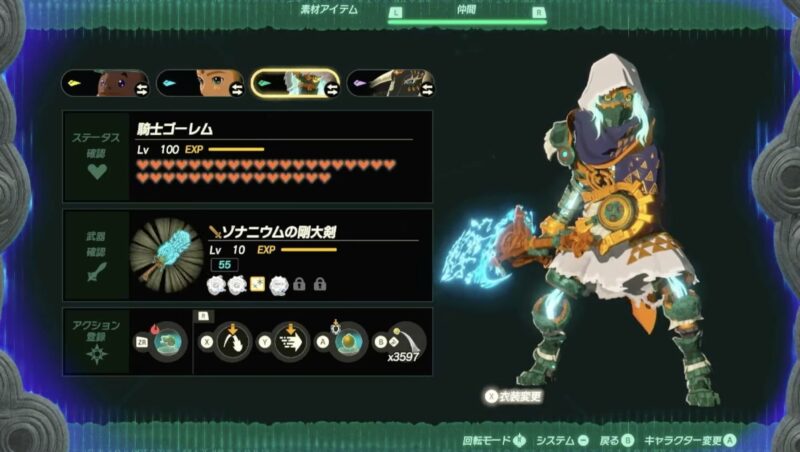Choose the first character portrait with purple eye
The image size is (800, 452).
[105, 83]
